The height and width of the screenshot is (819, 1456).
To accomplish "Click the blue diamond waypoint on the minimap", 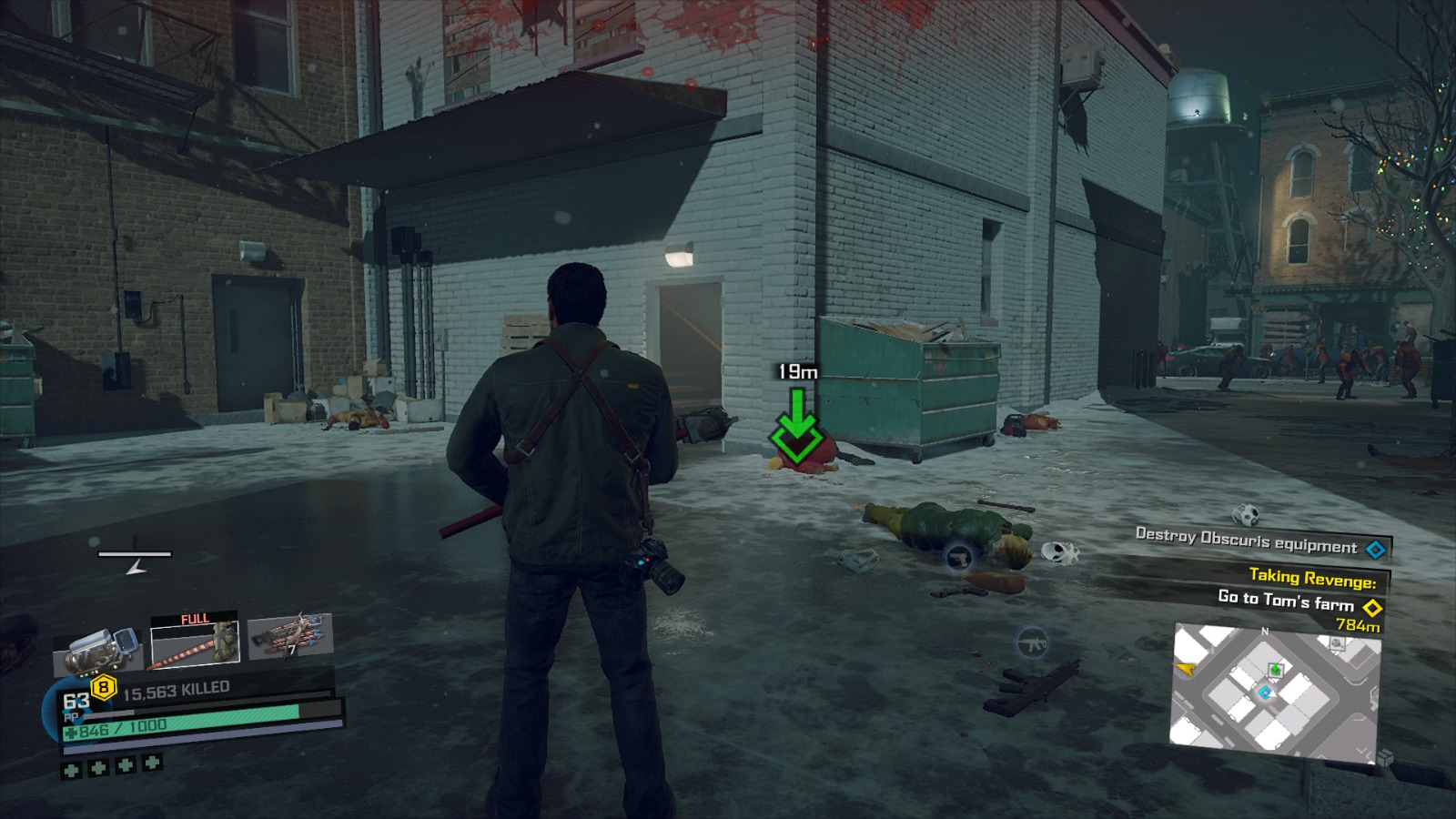I will (x=1264, y=692).
